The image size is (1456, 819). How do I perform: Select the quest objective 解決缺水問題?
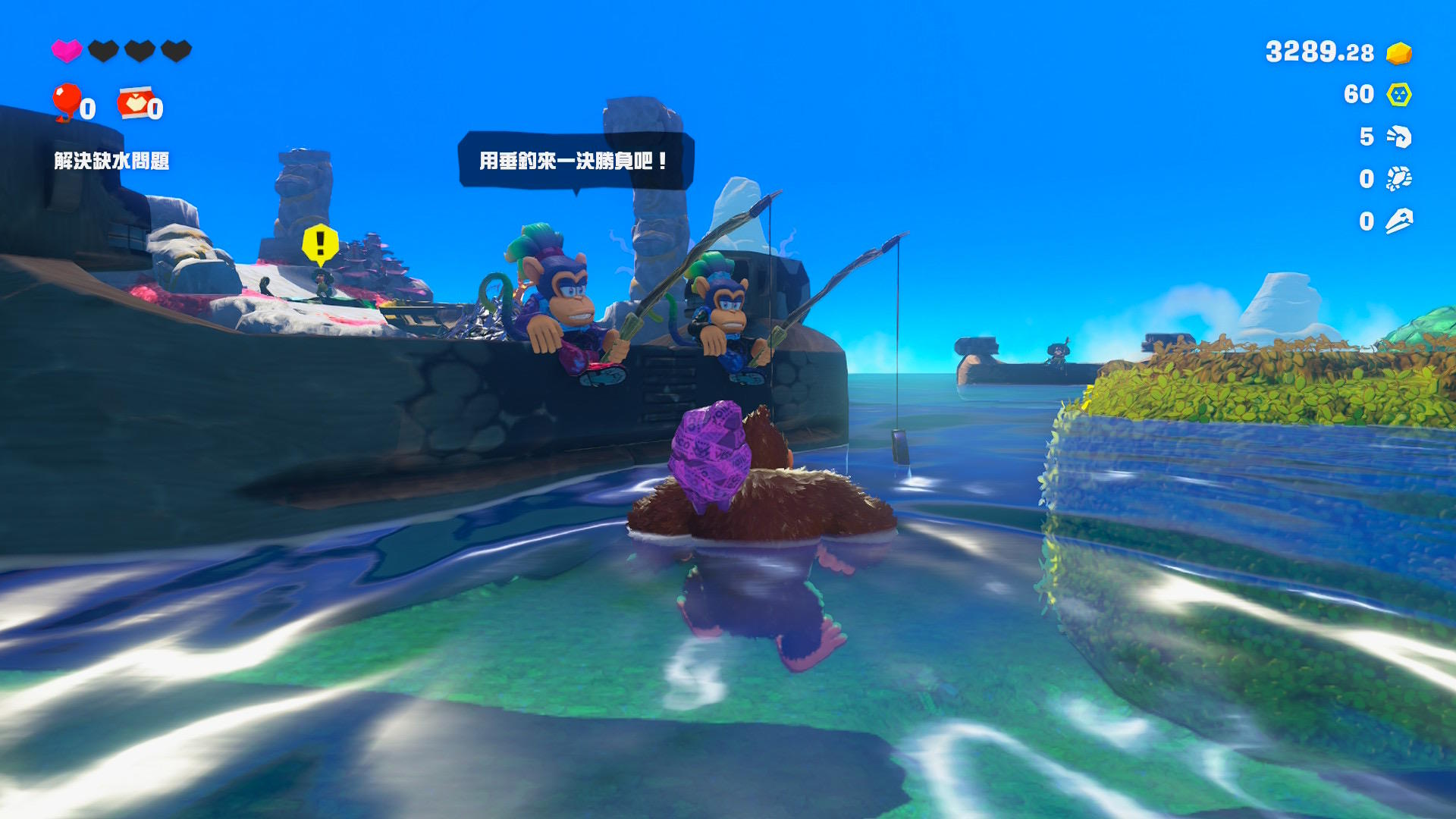point(111,161)
